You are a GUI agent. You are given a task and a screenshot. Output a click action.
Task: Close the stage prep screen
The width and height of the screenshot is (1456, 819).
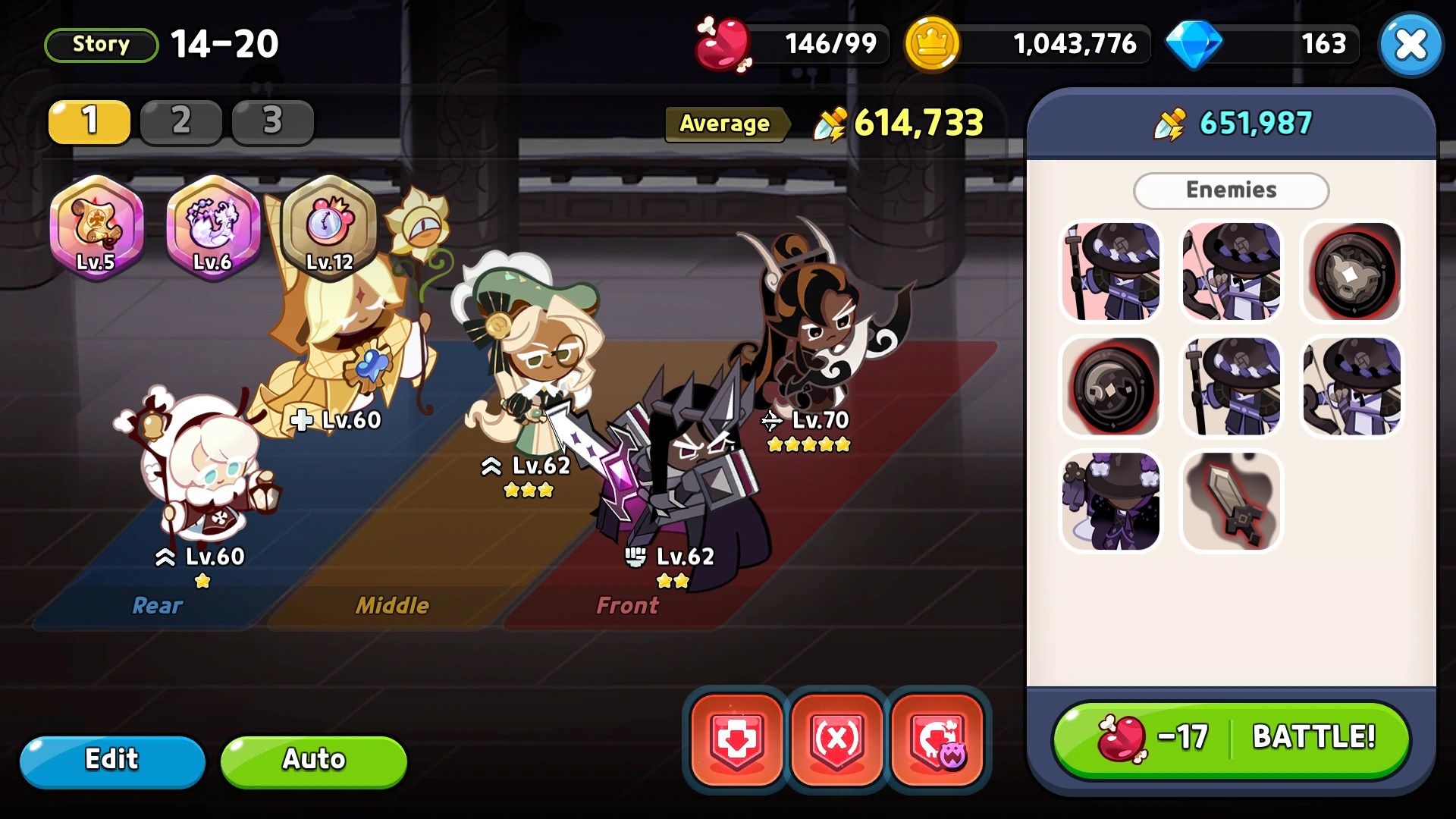tap(1410, 45)
